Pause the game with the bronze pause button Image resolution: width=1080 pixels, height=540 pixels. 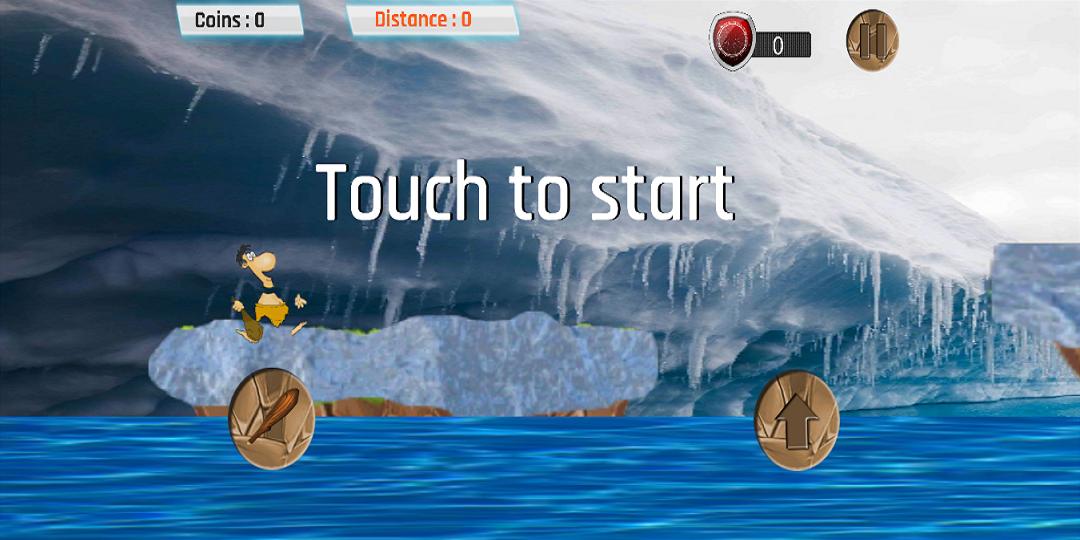[x=872, y=41]
